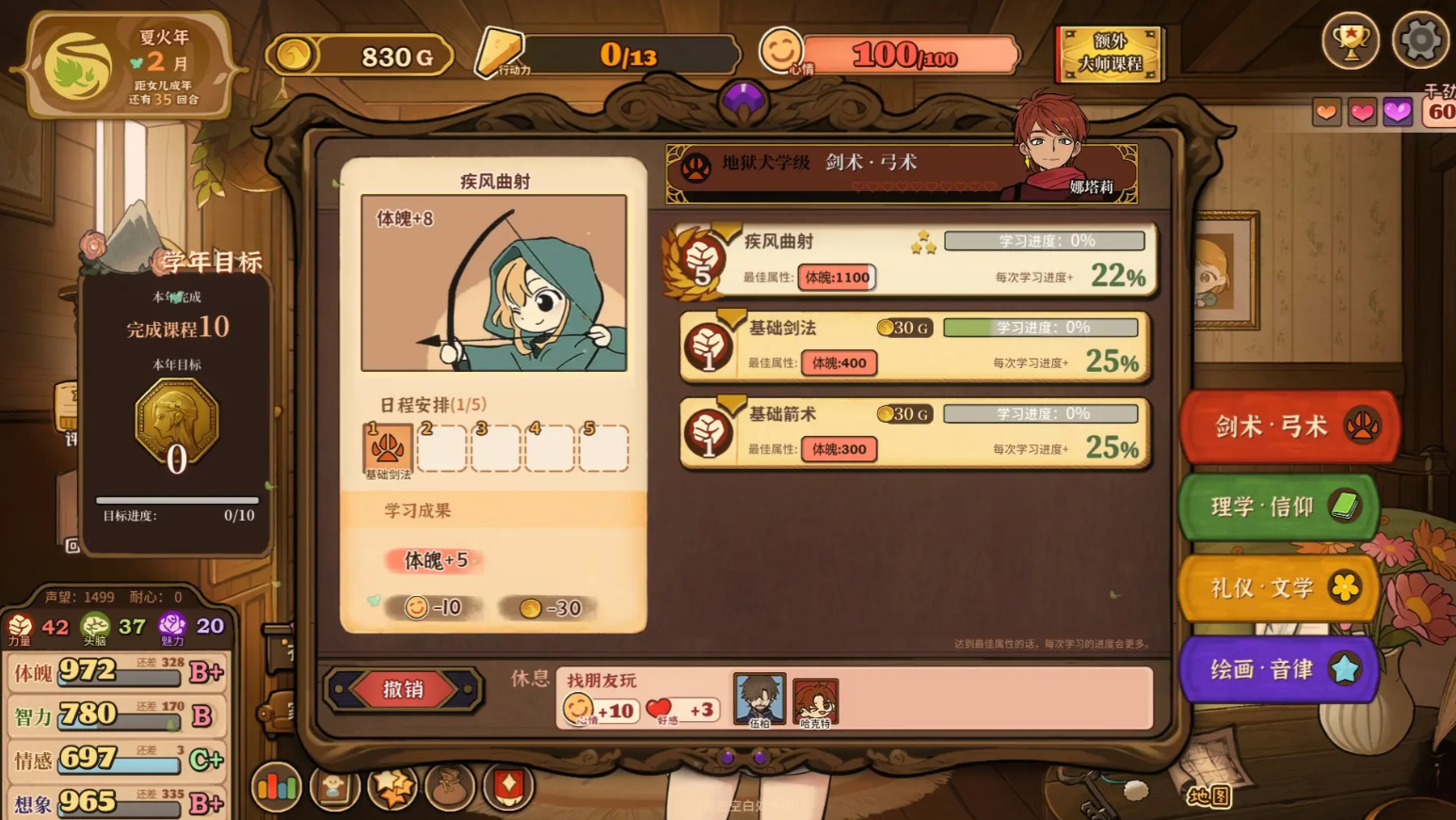Click the trophy achievements icon
This screenshot has width=1456, height=820.
point(1352,40)
